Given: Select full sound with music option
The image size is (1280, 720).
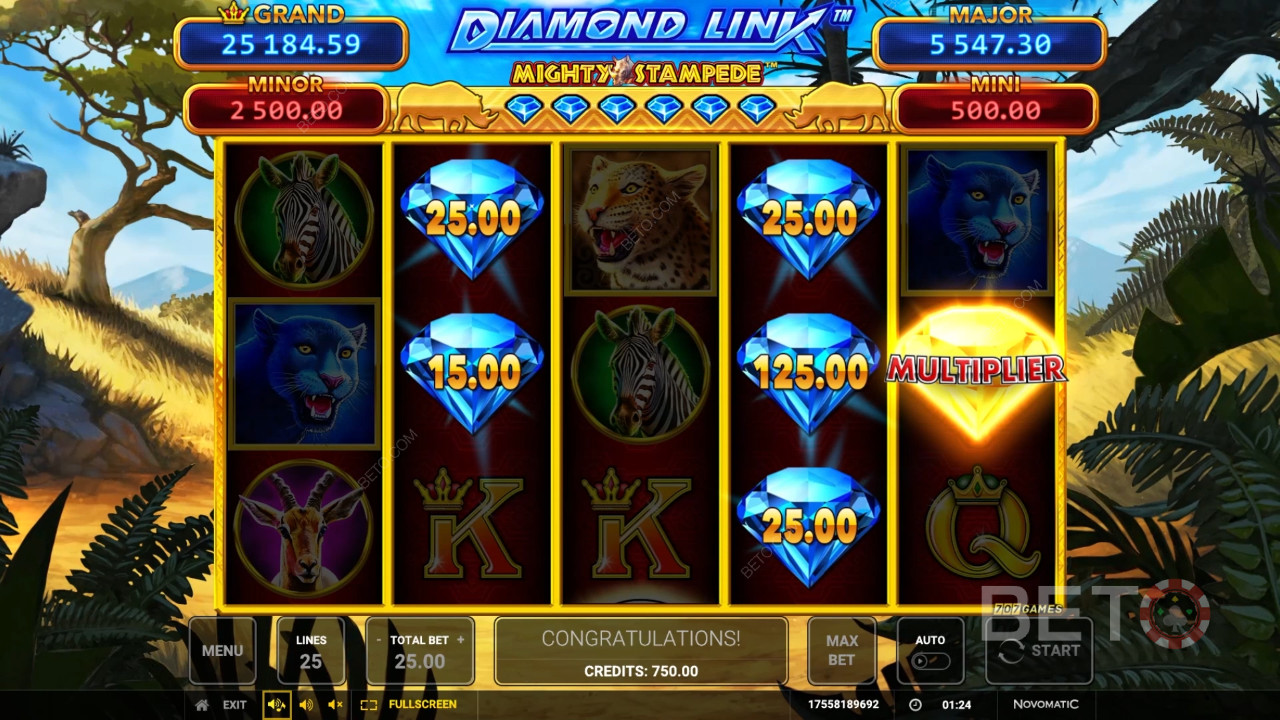Looking at the screenshot, I should click(x=277, y=705).
